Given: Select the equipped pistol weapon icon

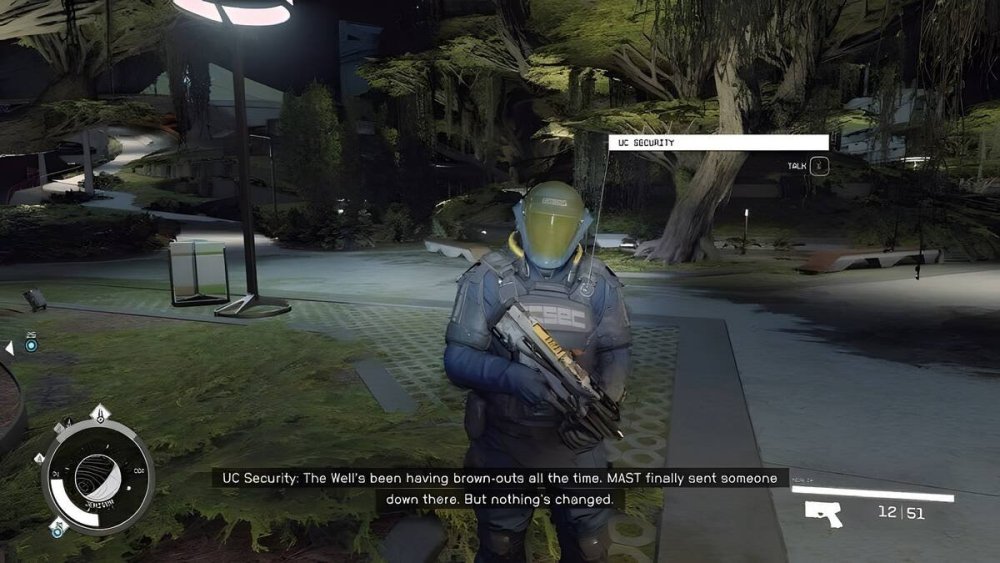Looking at the screenshot, I should (823, 514).
